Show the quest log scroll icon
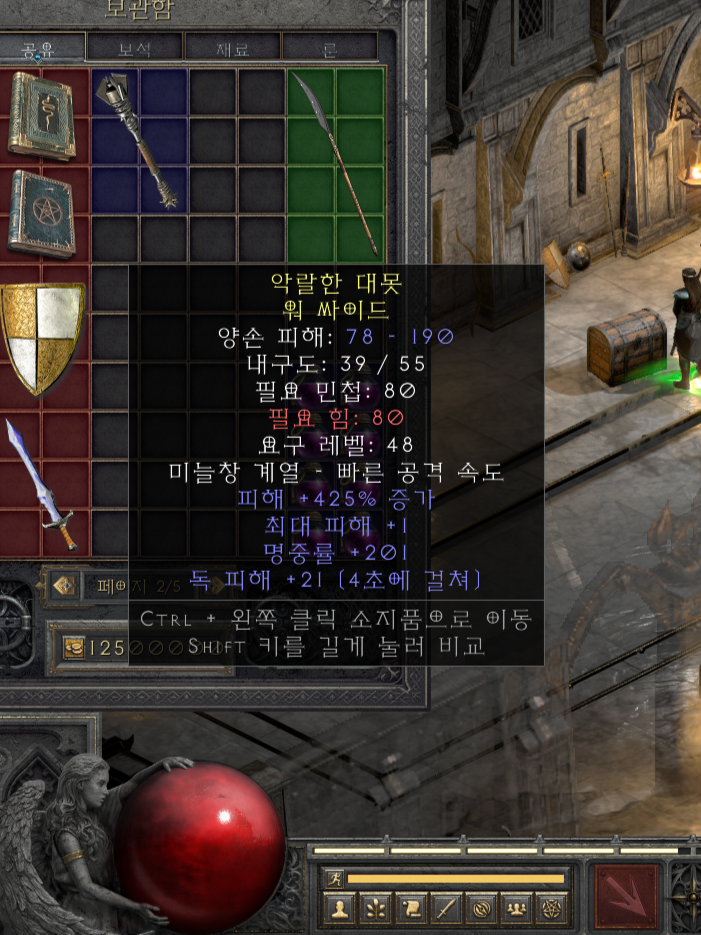This screenshot has width=701, height=935. click(410, 910)
